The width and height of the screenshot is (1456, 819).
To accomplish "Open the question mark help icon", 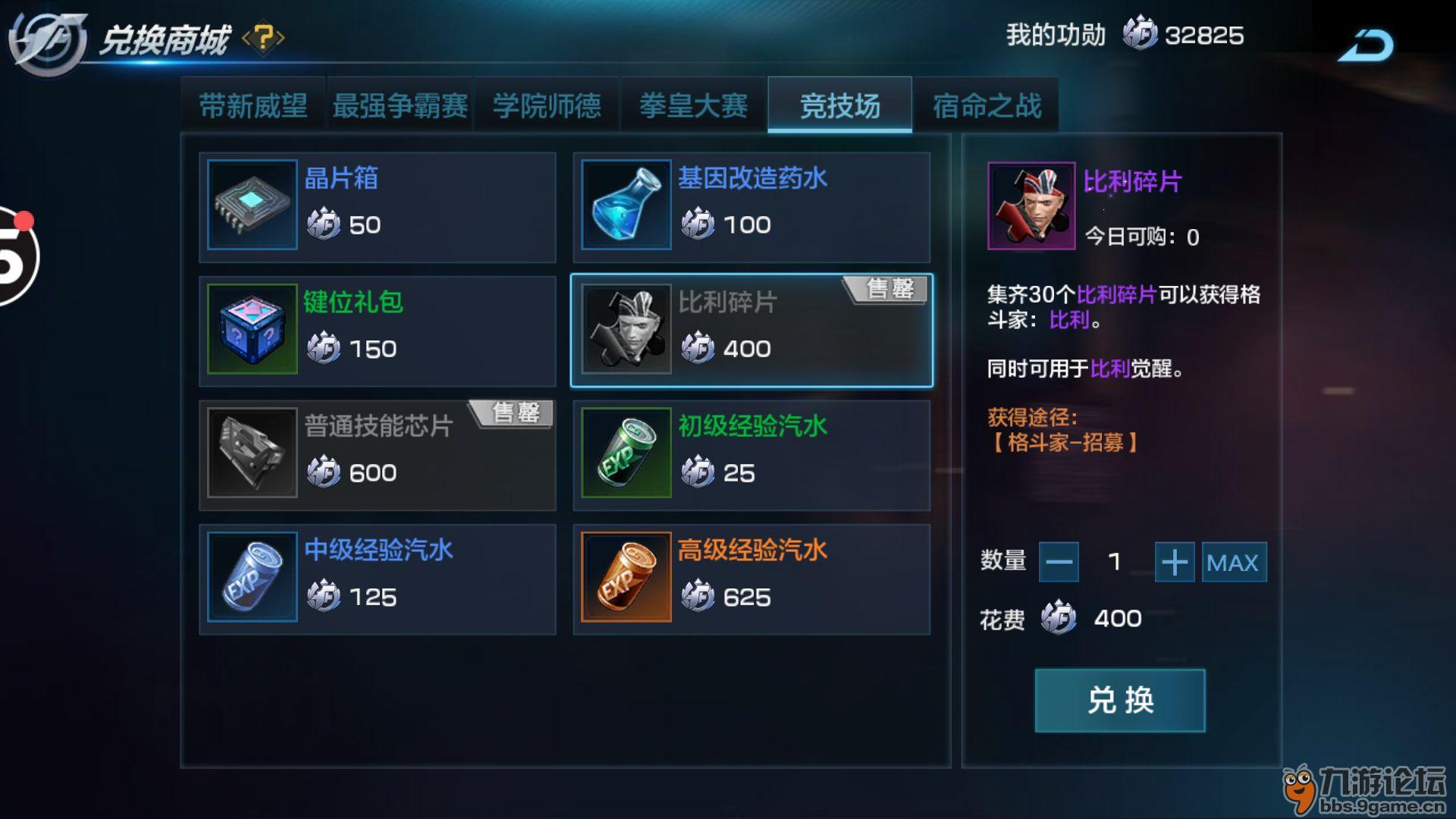I will [x=263, y=37].
